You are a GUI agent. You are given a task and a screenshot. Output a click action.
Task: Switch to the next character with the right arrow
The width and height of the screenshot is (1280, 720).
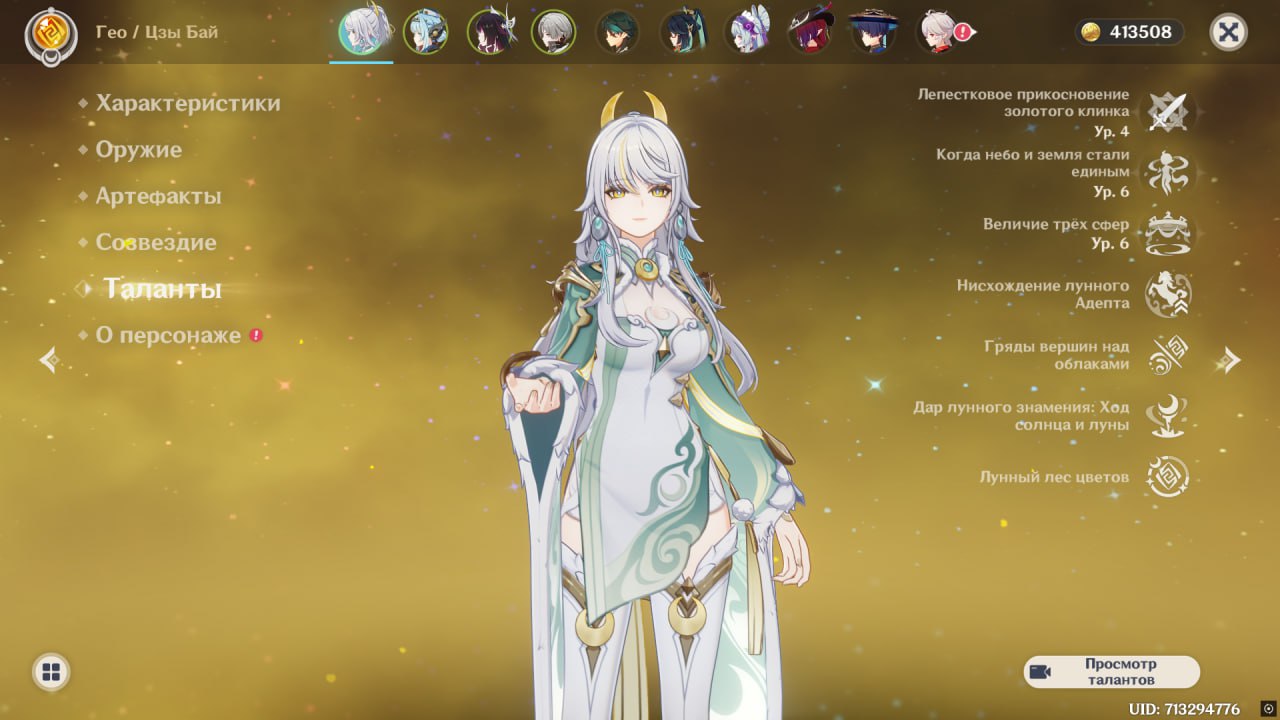1231,360
